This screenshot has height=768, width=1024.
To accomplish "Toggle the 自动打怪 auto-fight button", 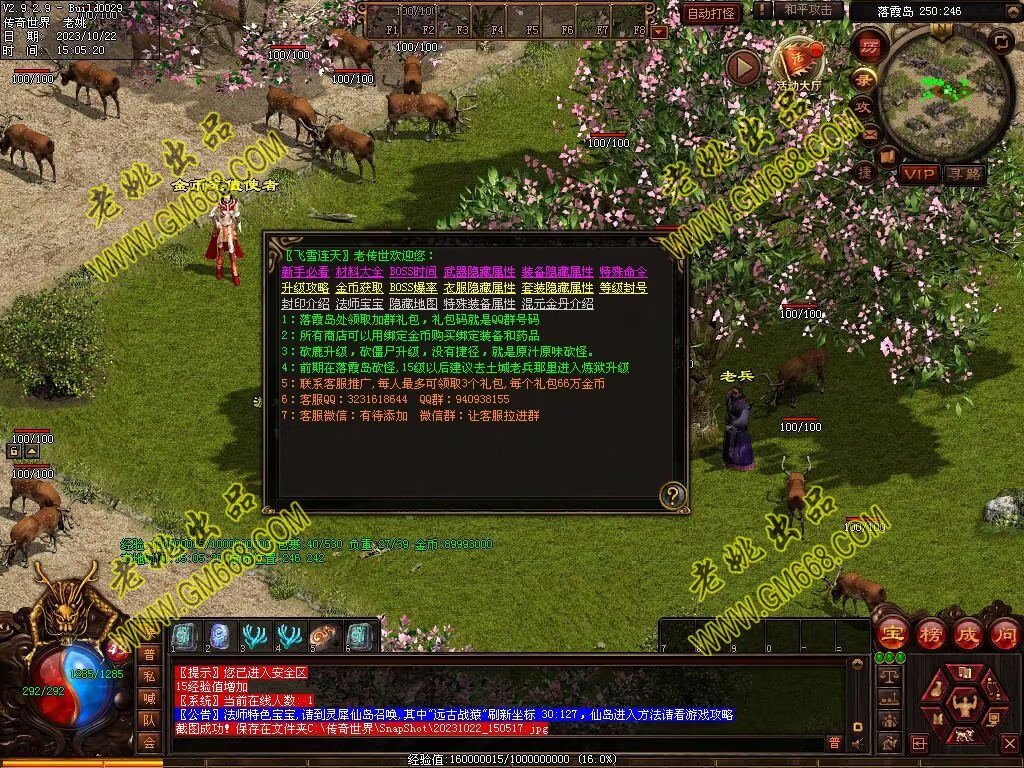I will pyautogui.click(x=712, y=13).
